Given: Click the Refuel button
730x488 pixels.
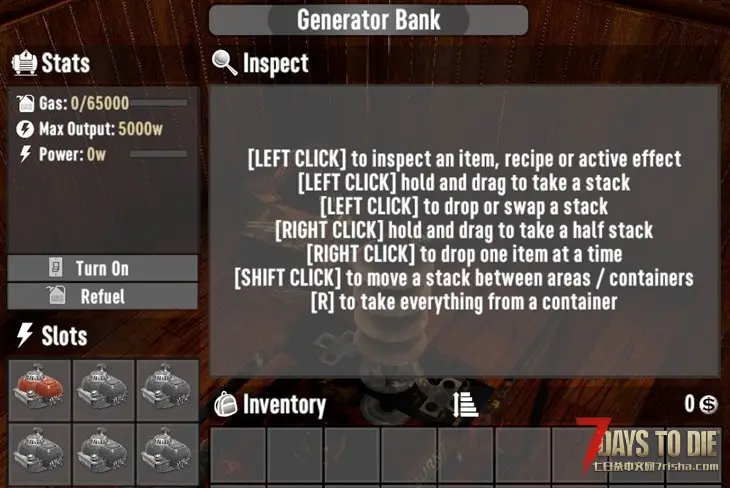Looking at the screenshot, I should [x=102, y=296].
